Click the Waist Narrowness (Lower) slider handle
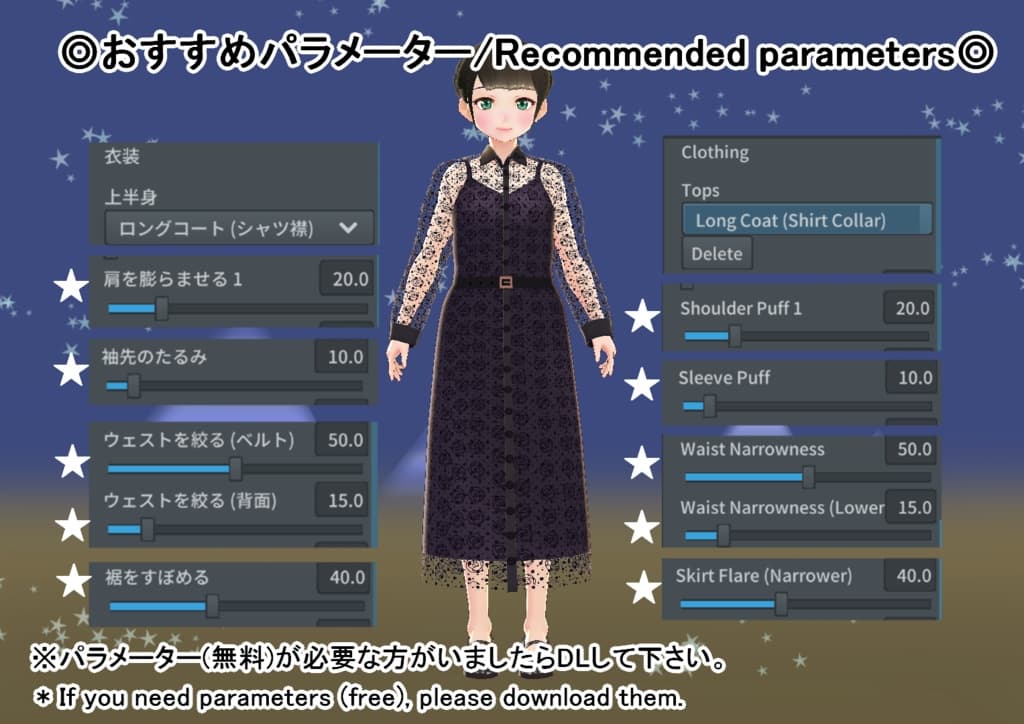The height and width of the screenshot is (724, 1024). coord(722,535)
